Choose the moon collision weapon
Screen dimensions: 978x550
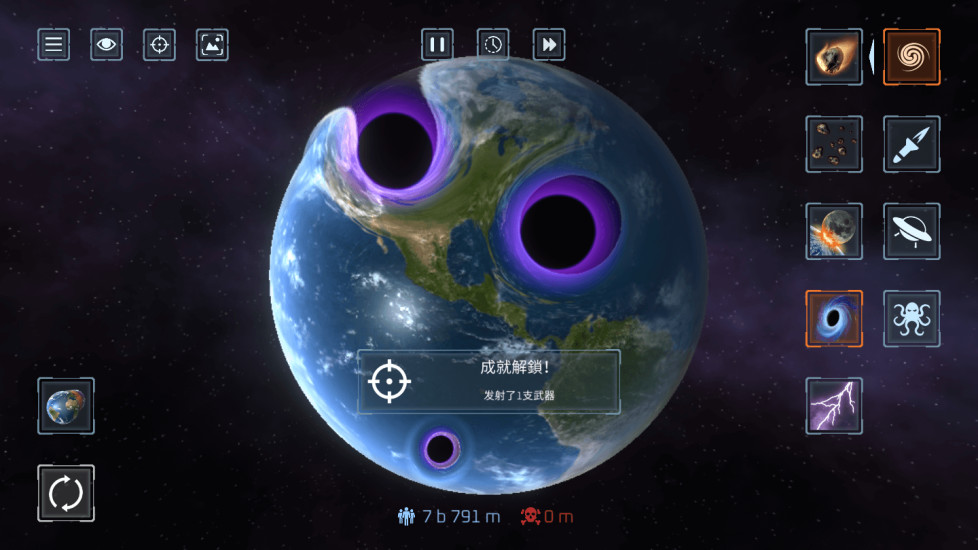834,231
